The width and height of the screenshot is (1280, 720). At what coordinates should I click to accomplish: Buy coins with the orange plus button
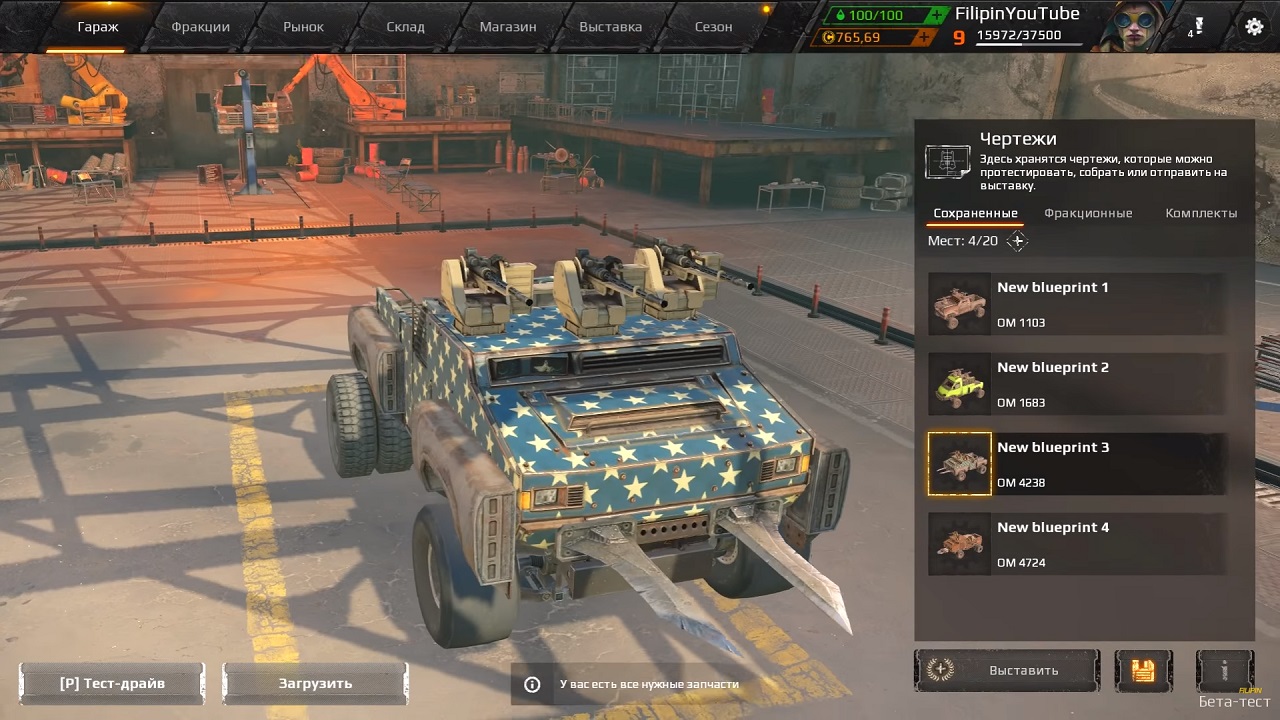click(923, 37)
